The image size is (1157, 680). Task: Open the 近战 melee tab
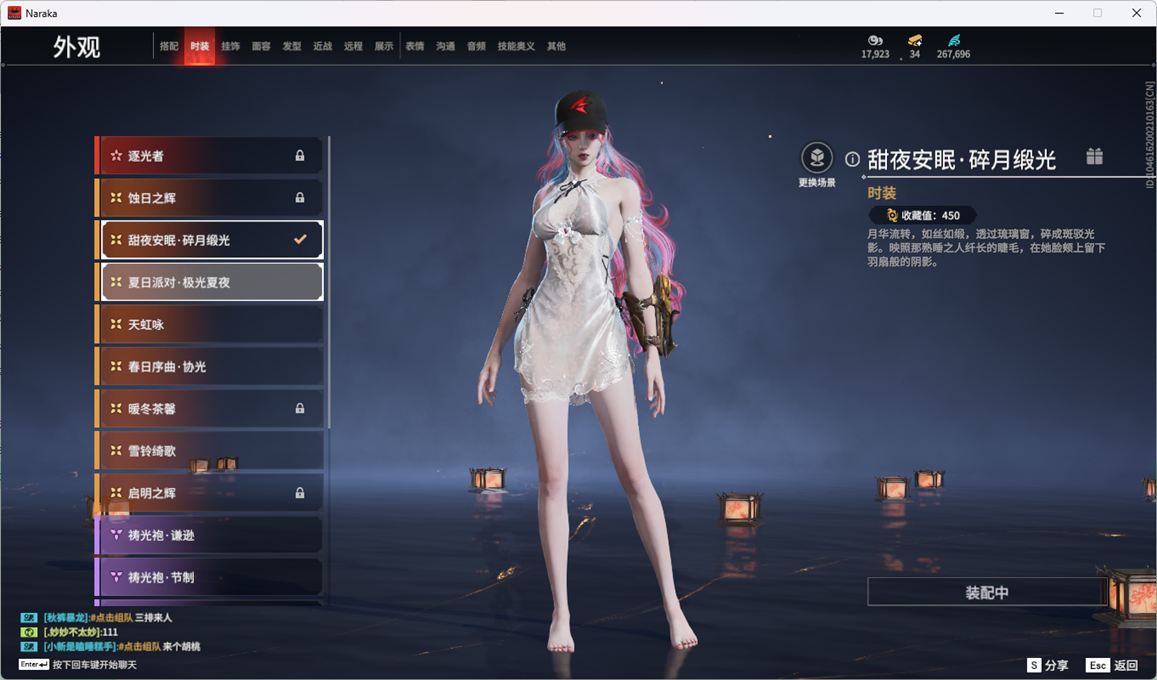(322, 46)
